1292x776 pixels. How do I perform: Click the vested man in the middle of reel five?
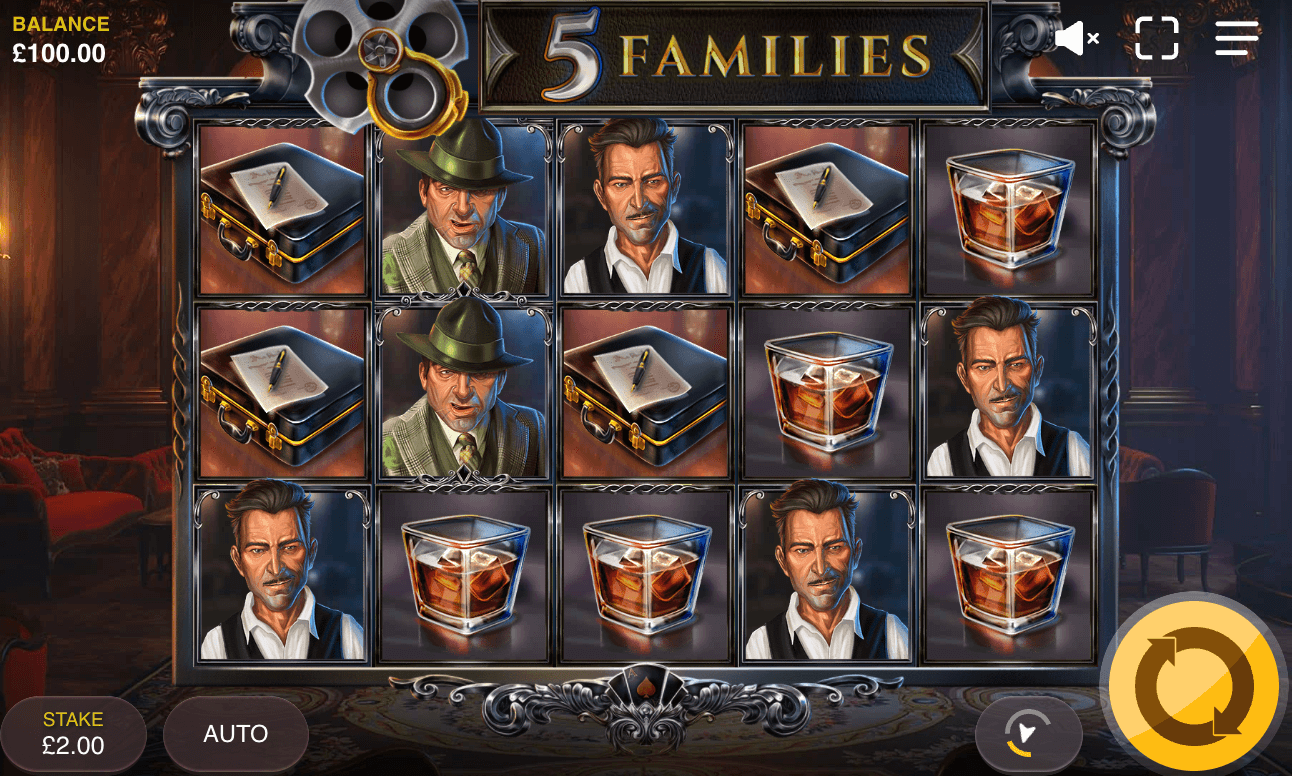1009,390
